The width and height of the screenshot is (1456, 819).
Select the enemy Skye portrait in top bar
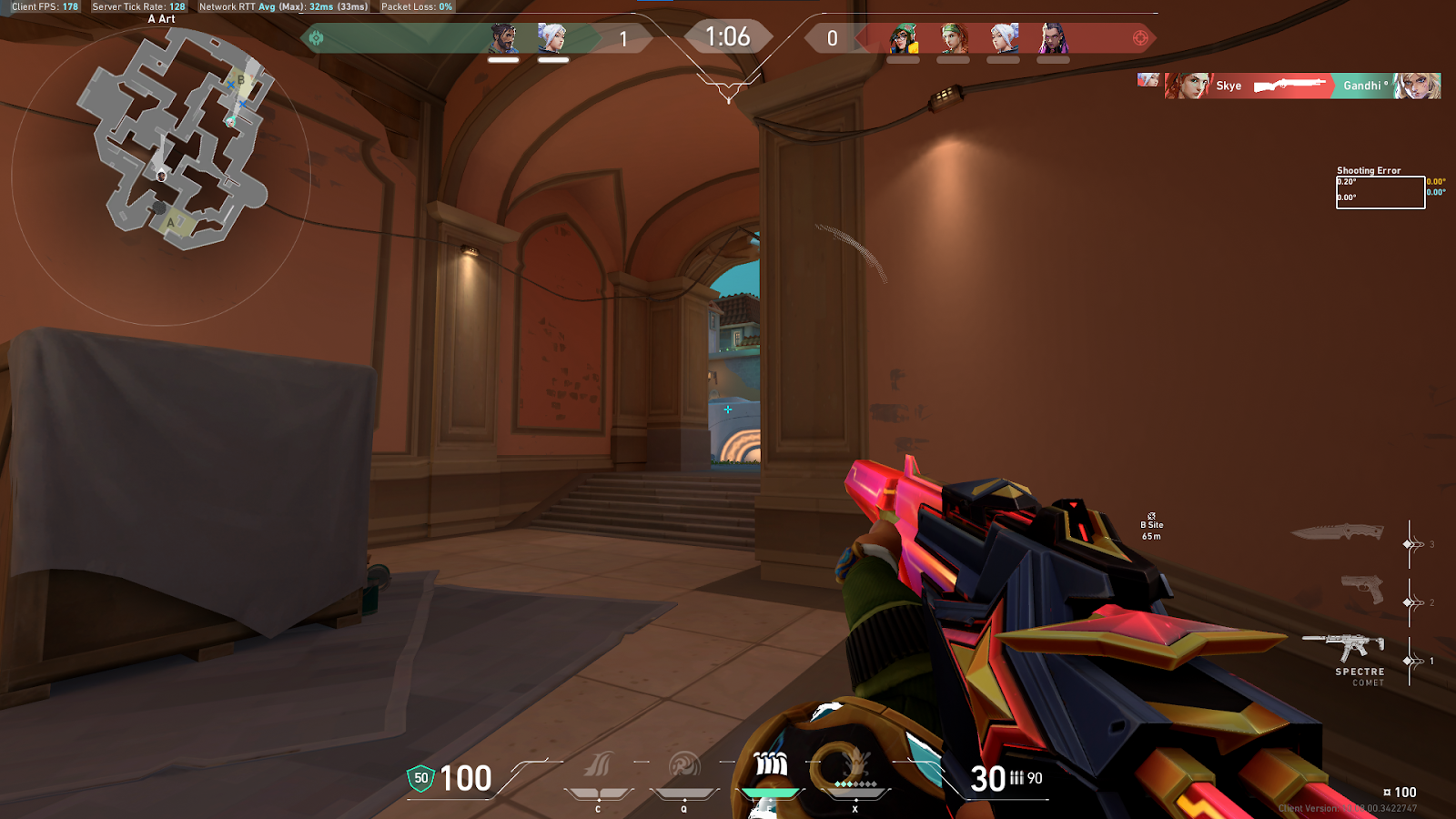point(954,38)
